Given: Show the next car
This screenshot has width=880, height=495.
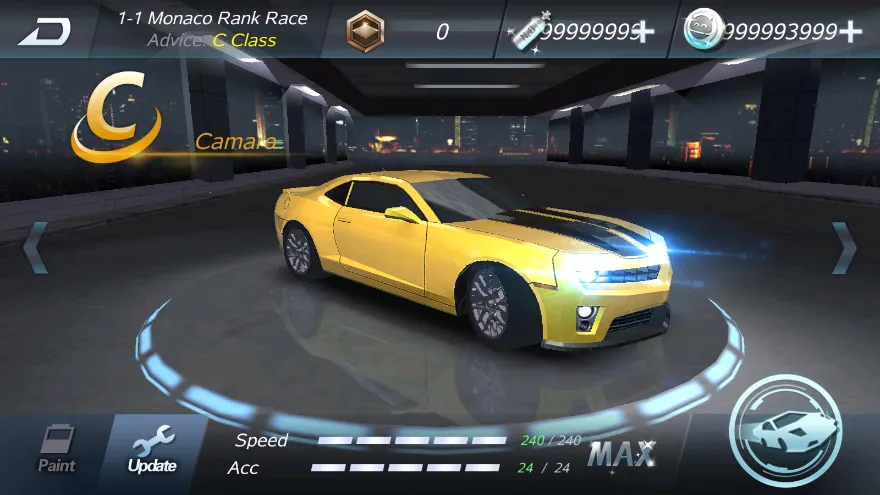Looking at the screenshot, I should point(844,247).
